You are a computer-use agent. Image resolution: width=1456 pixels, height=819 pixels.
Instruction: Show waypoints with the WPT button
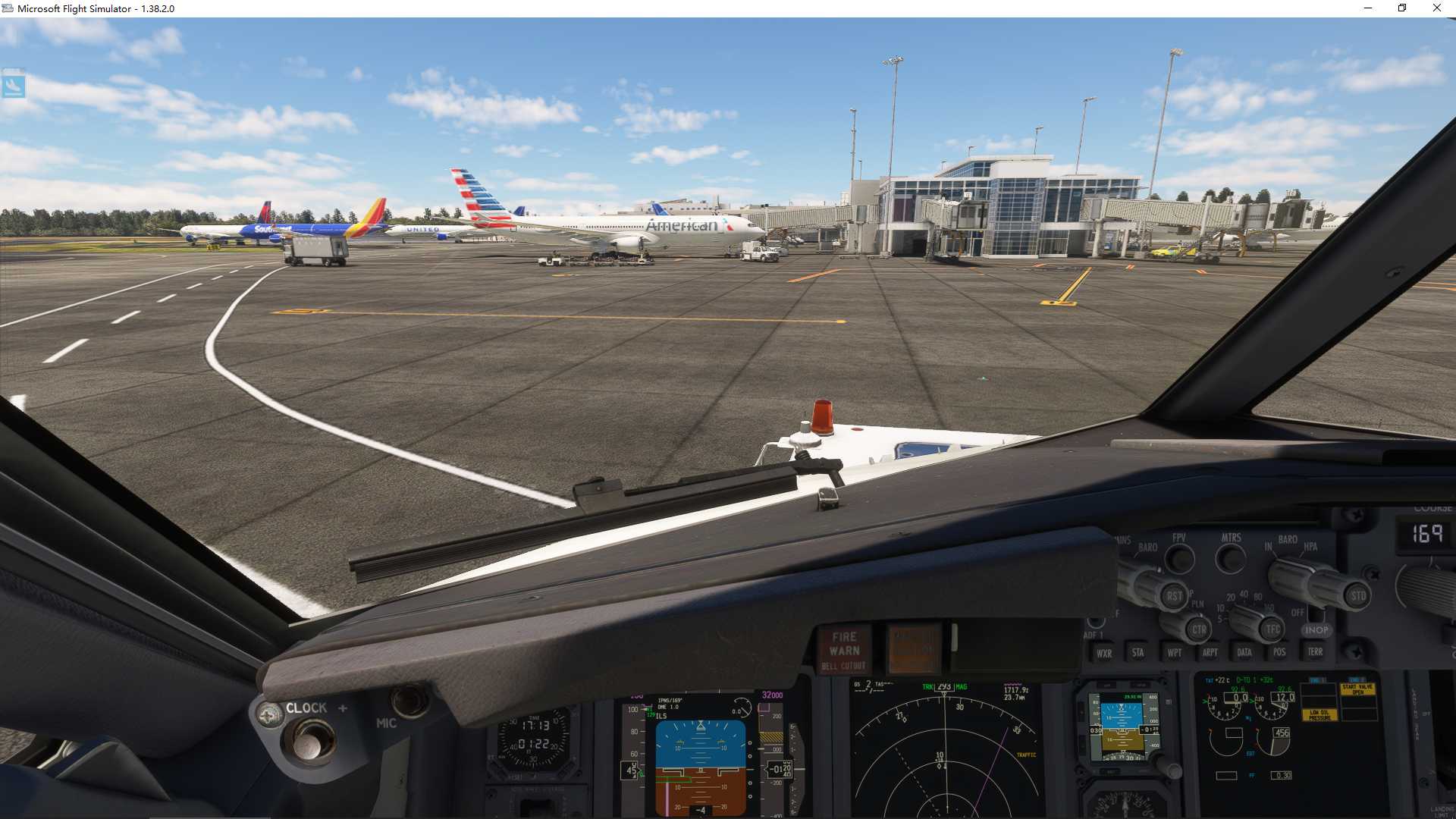1174,652
